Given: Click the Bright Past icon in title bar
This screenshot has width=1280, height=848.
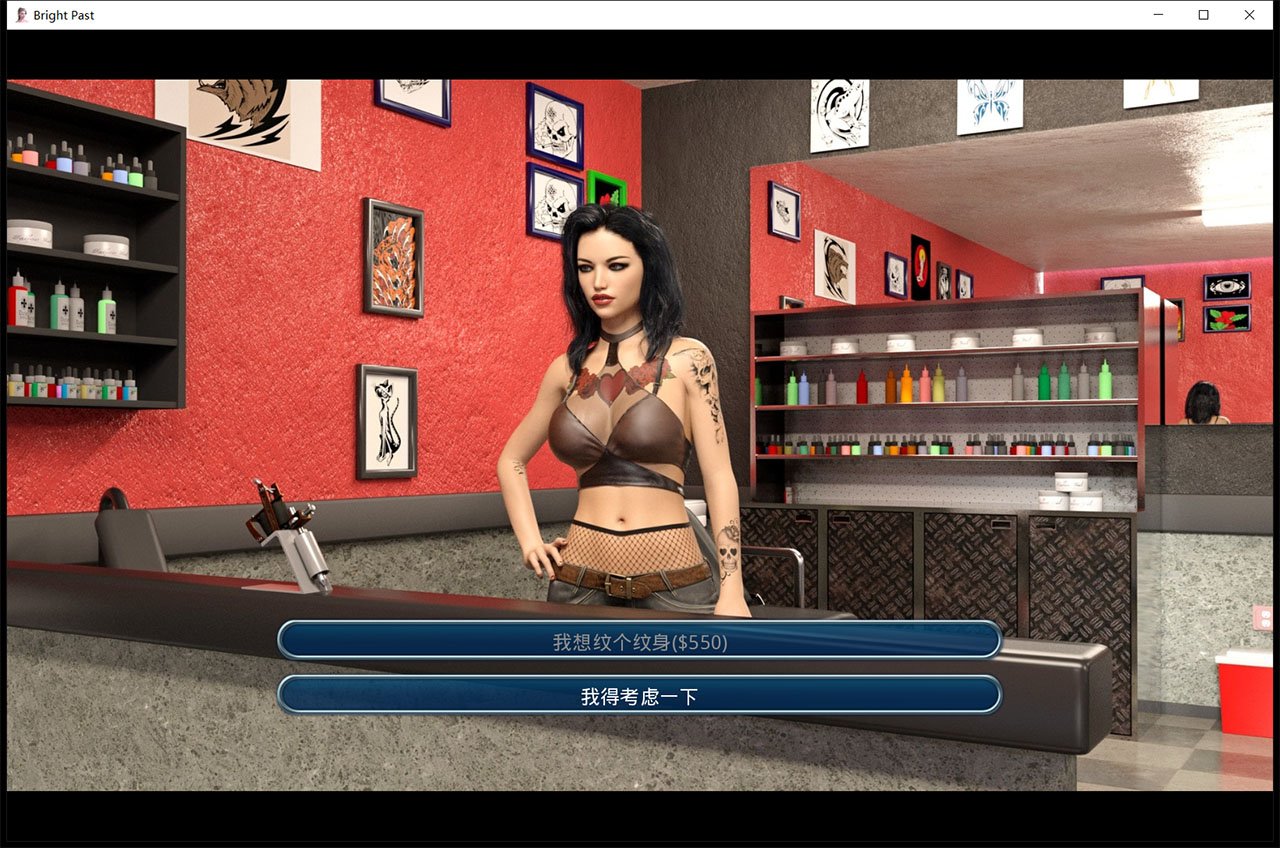Looking at the screenshot, I should [x=20, y=15].
